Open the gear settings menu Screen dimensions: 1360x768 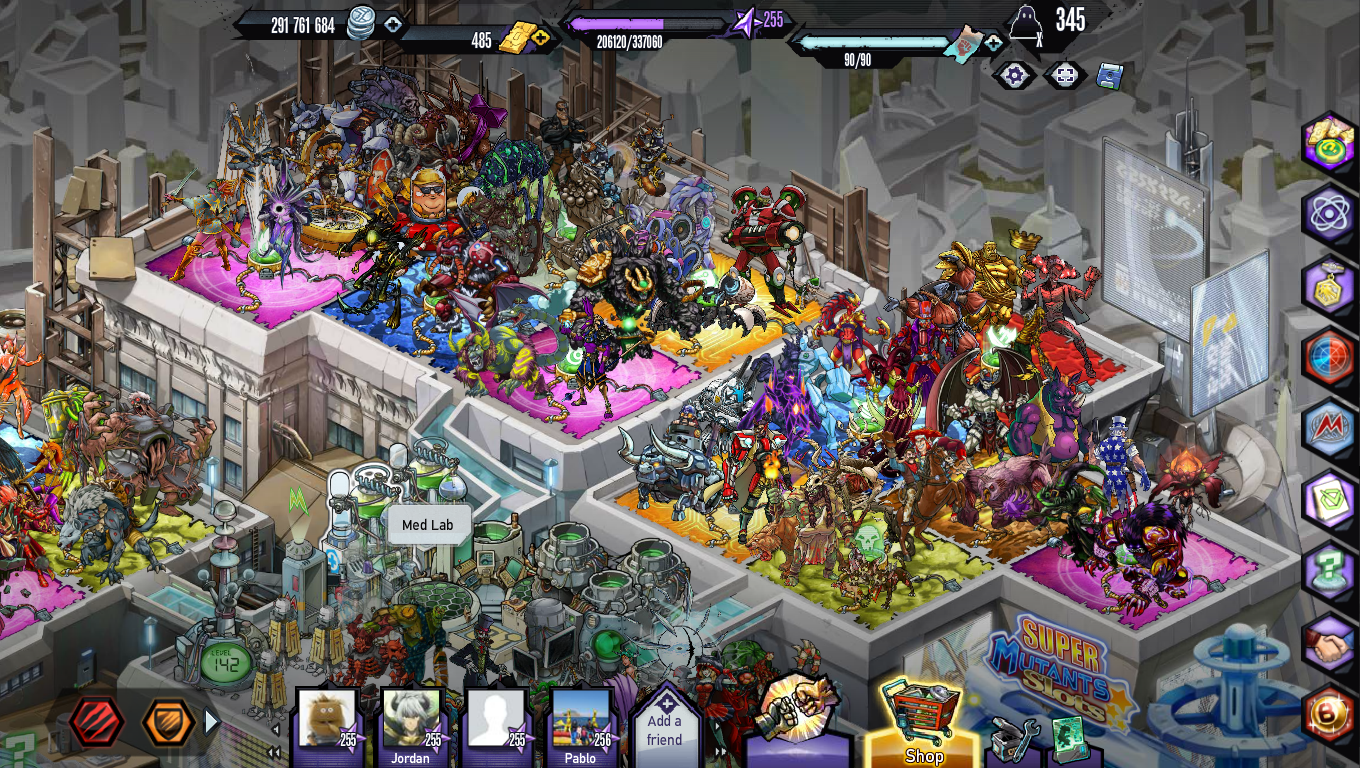coord(1015,75)
